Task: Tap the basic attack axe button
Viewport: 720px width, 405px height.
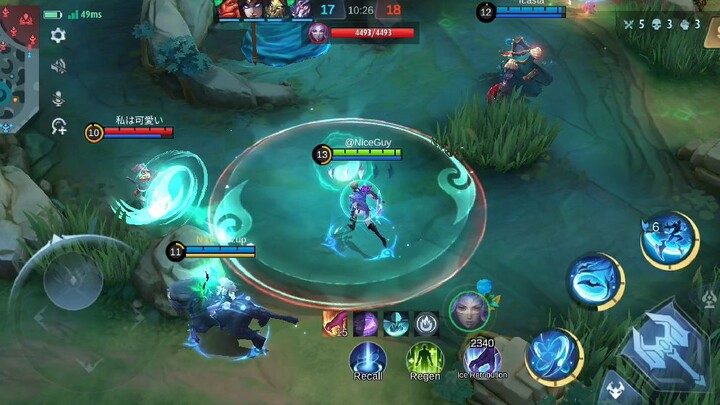Action: pos(663,346)
